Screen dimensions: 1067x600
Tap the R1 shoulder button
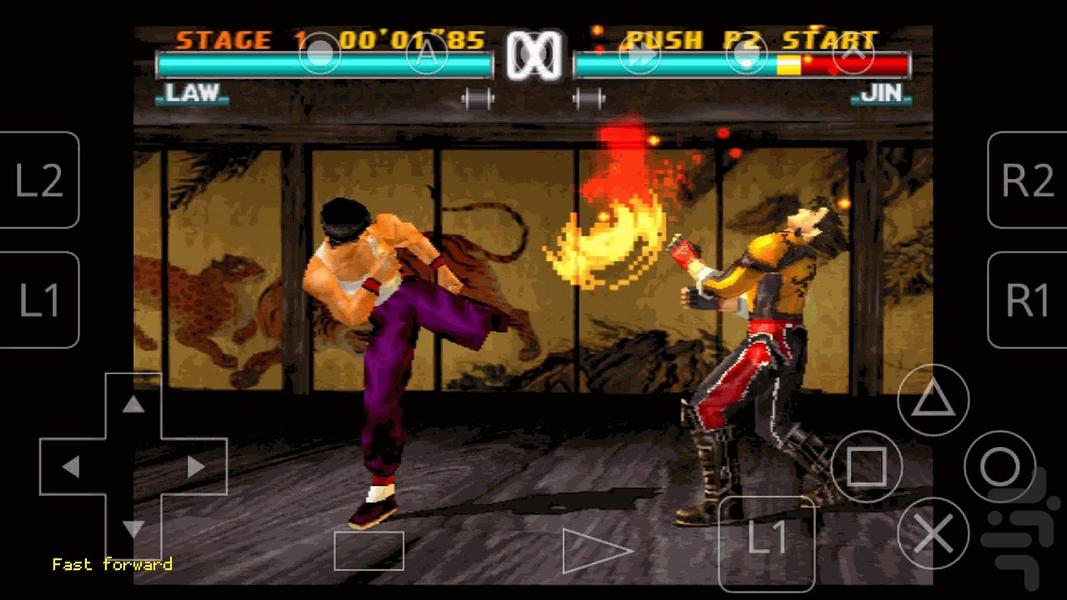pos(1028,299)
